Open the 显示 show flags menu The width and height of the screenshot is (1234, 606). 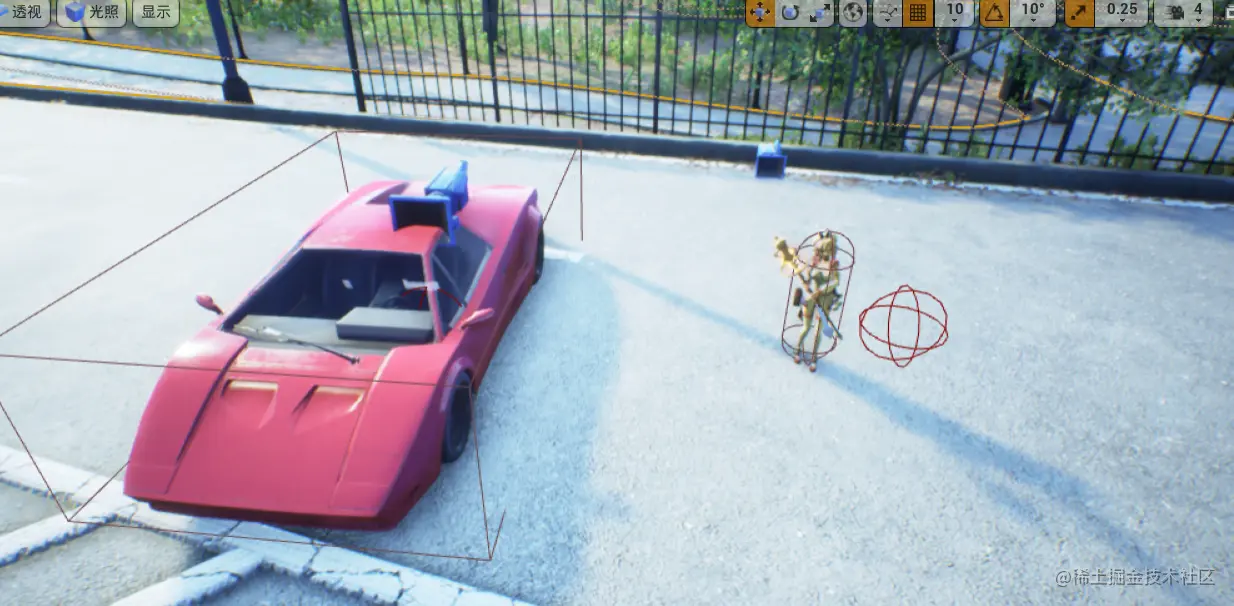tap(156, 12)
